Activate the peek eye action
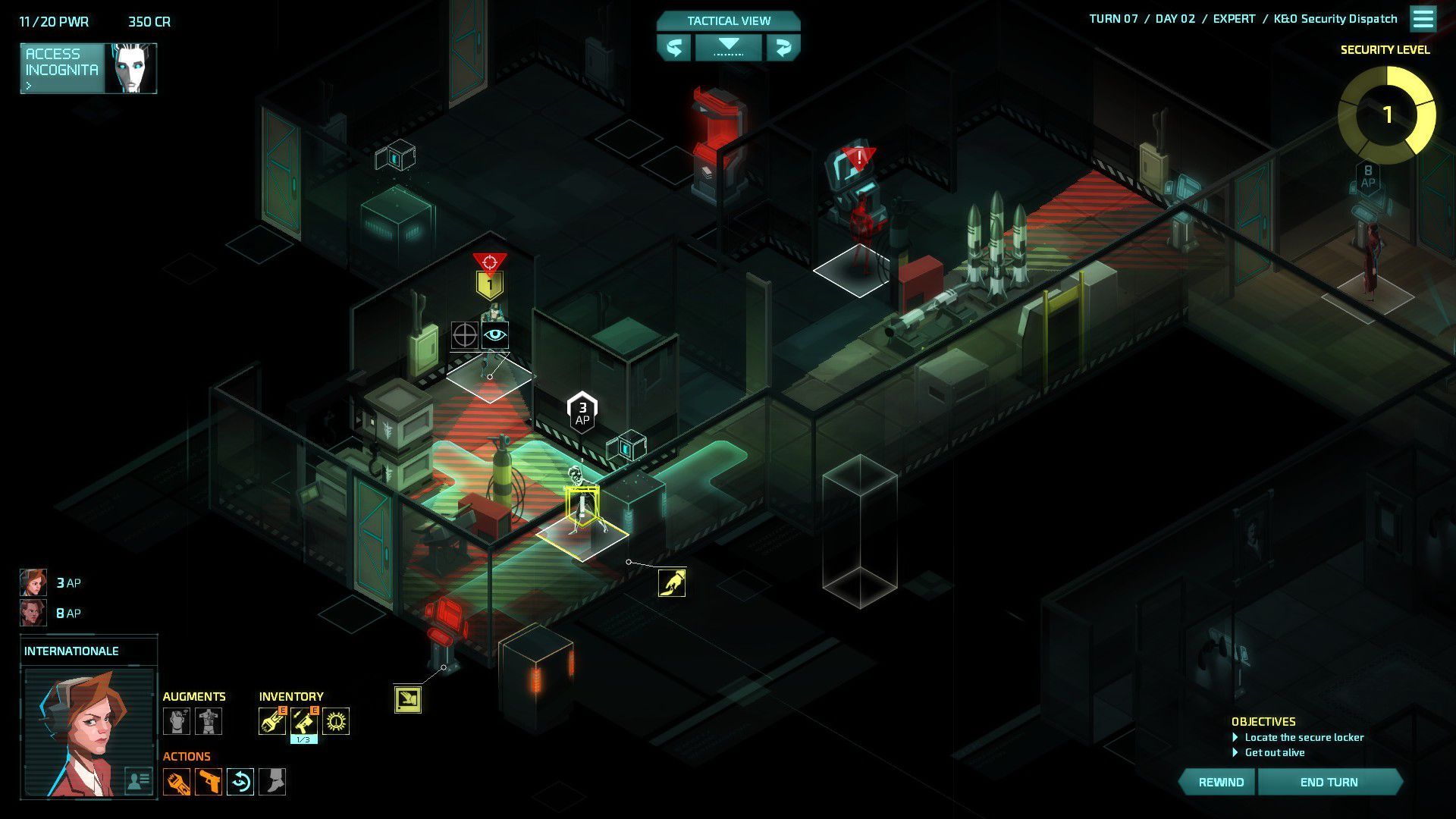The width and height of the screenshot is (1456, 819). [x=240, y=782]
